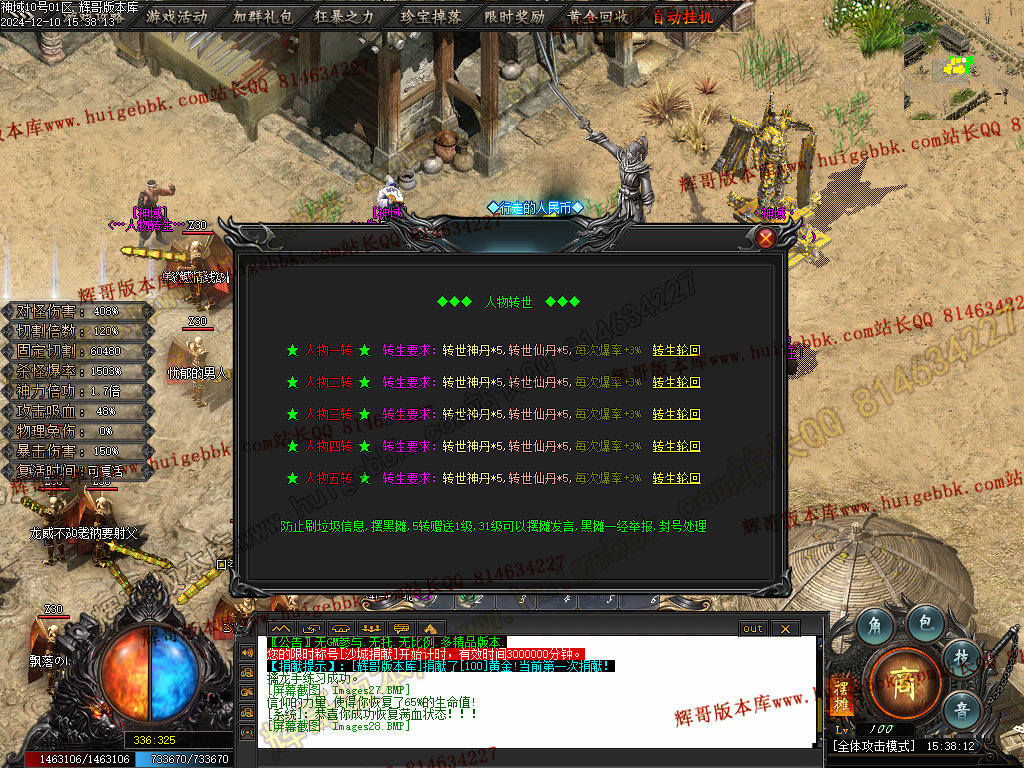Close the 人物转世 rebirth dialog
Image resolution: width=1024 pixels, height=768 pixels.
(766, 238)
